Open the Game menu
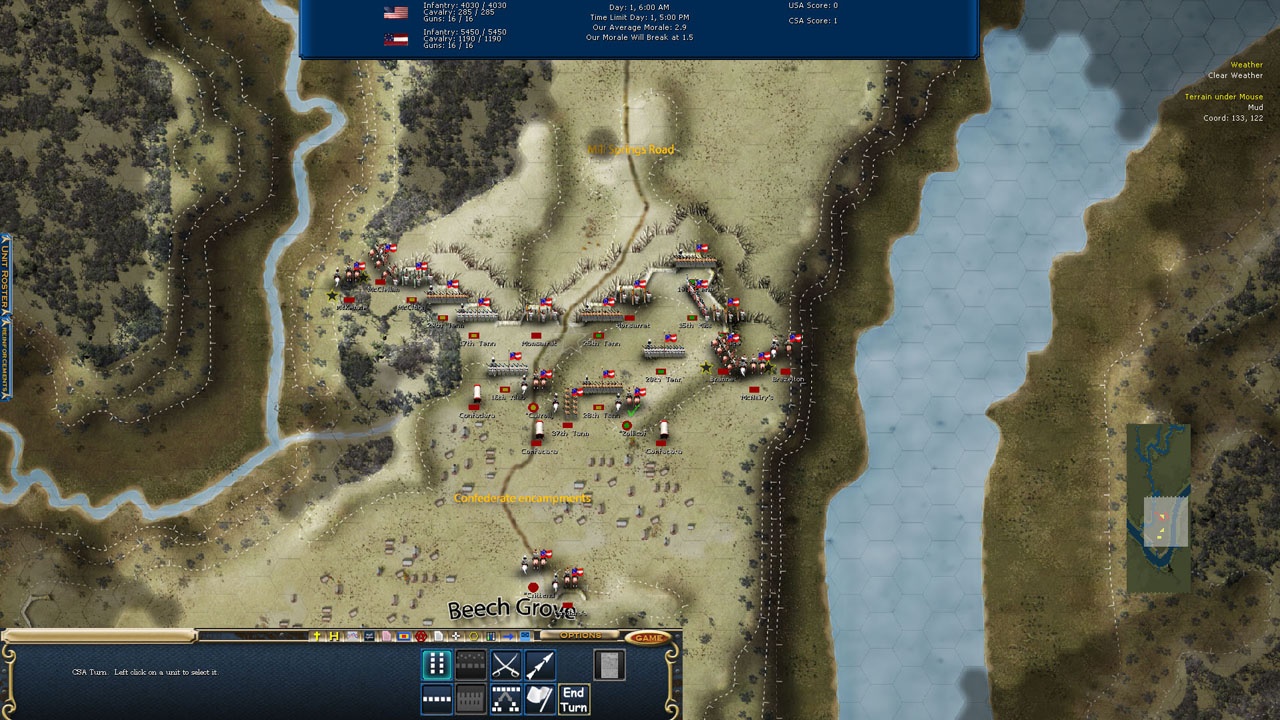The width and height of the screenshot is (1280, 720). pos(649,637)
